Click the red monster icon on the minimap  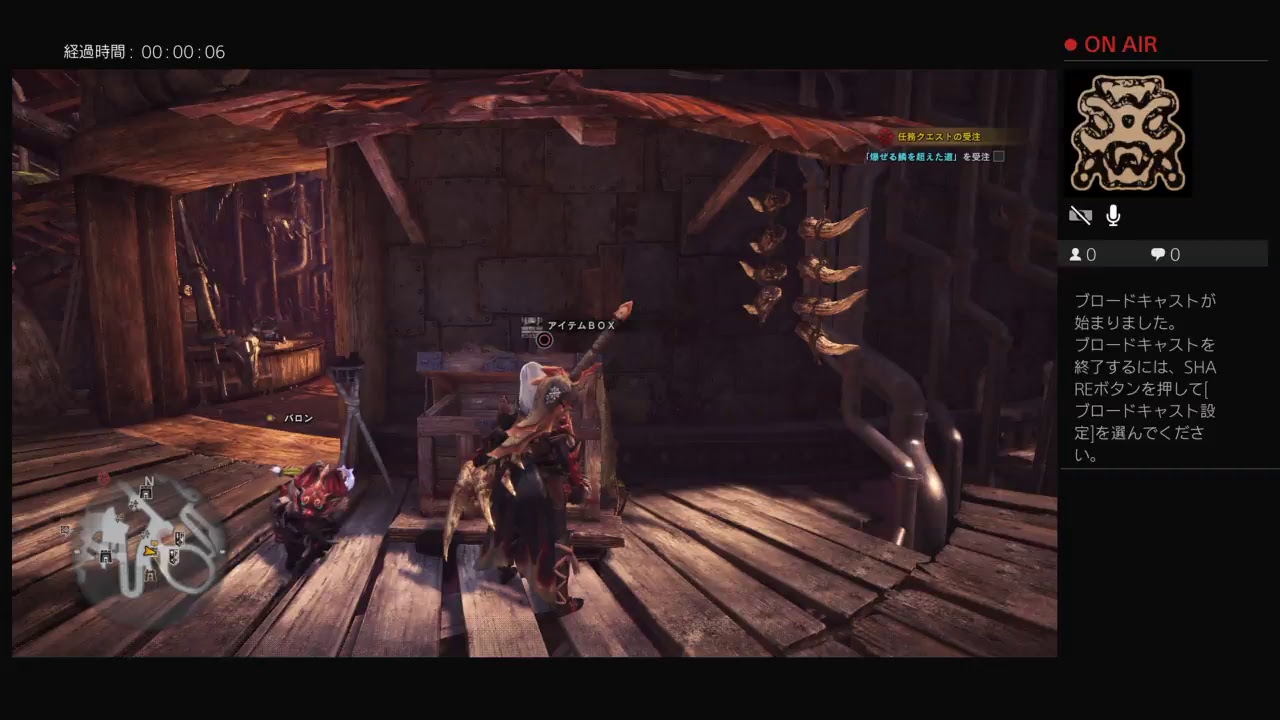tap(104, 479)
